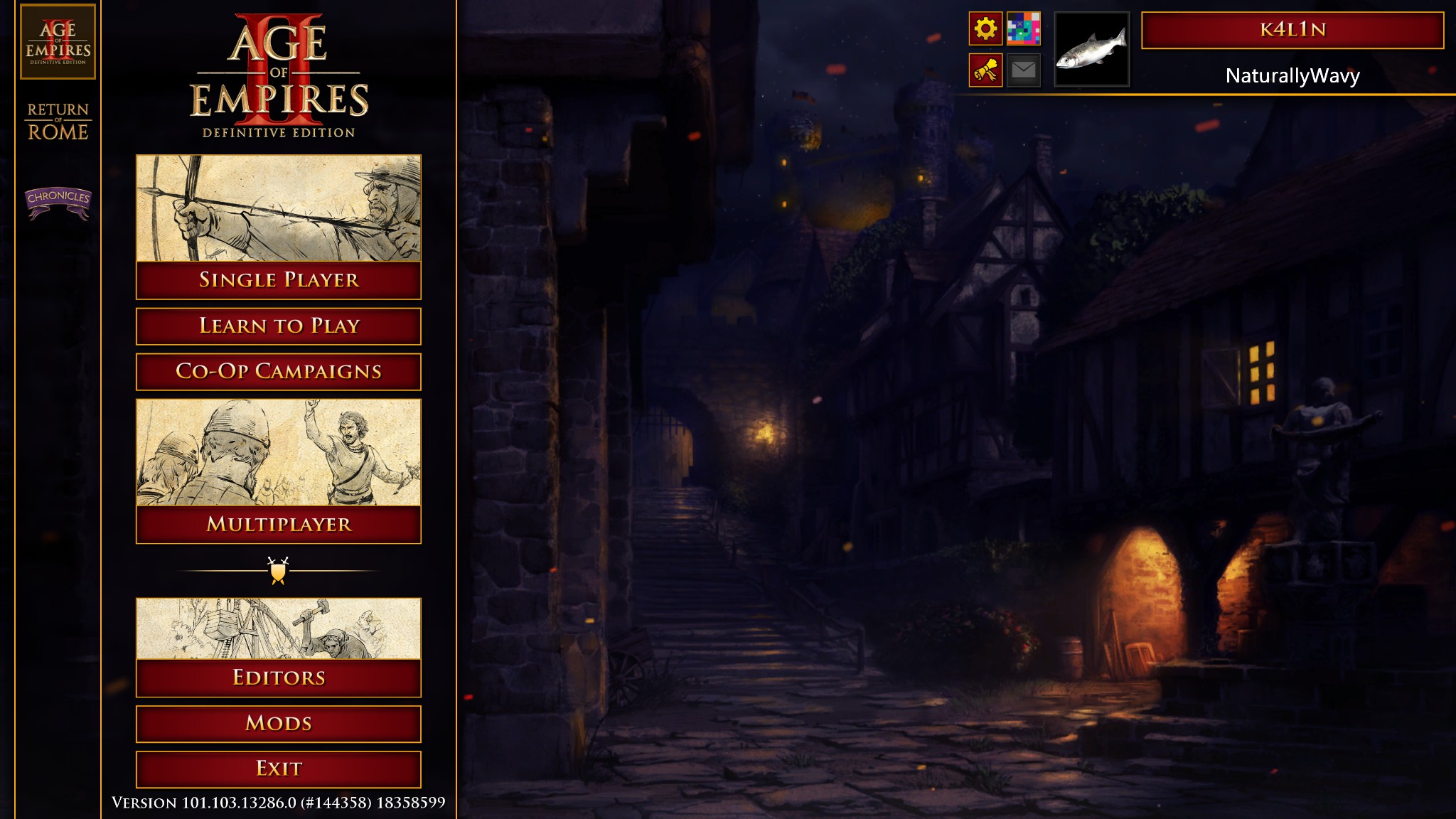
Task: Click the fish profile avatar
Action: (1091, 49)
